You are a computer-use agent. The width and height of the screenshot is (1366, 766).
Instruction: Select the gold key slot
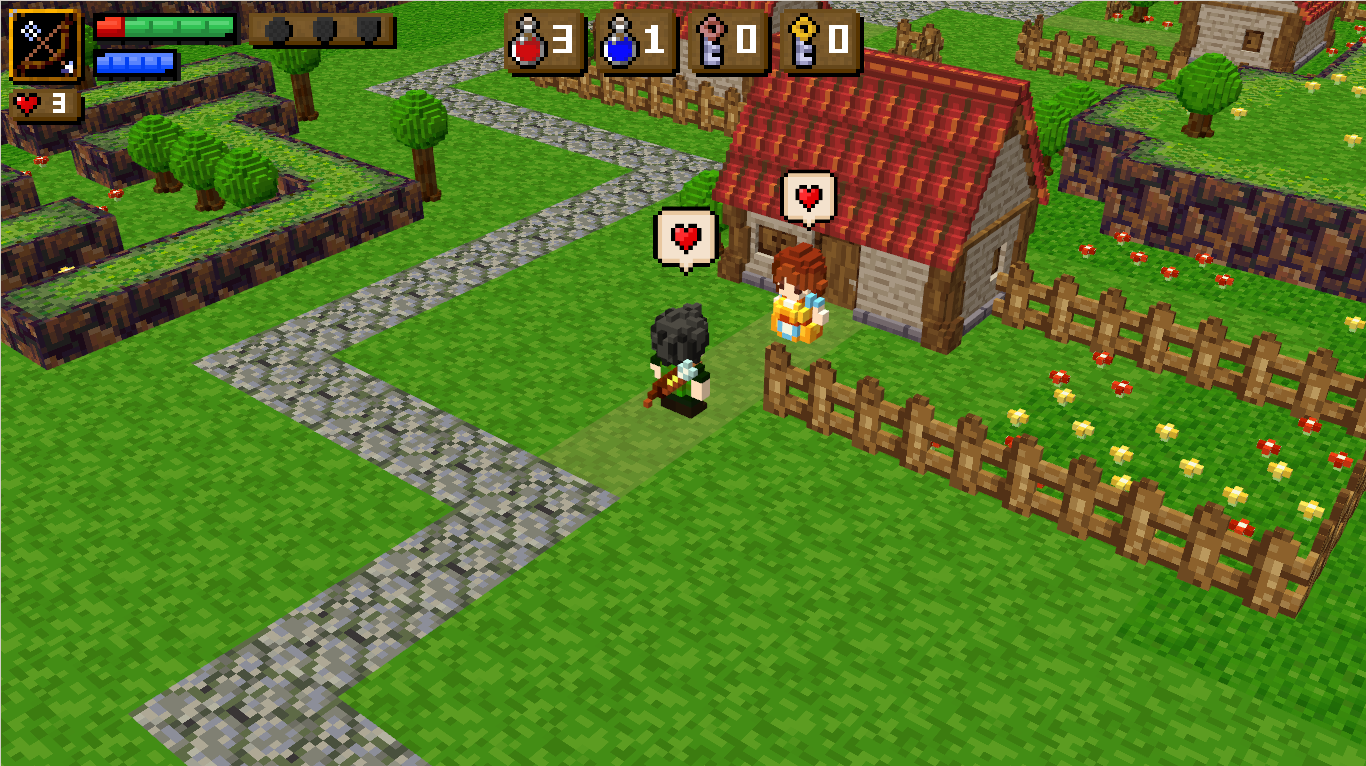(819, 42)
